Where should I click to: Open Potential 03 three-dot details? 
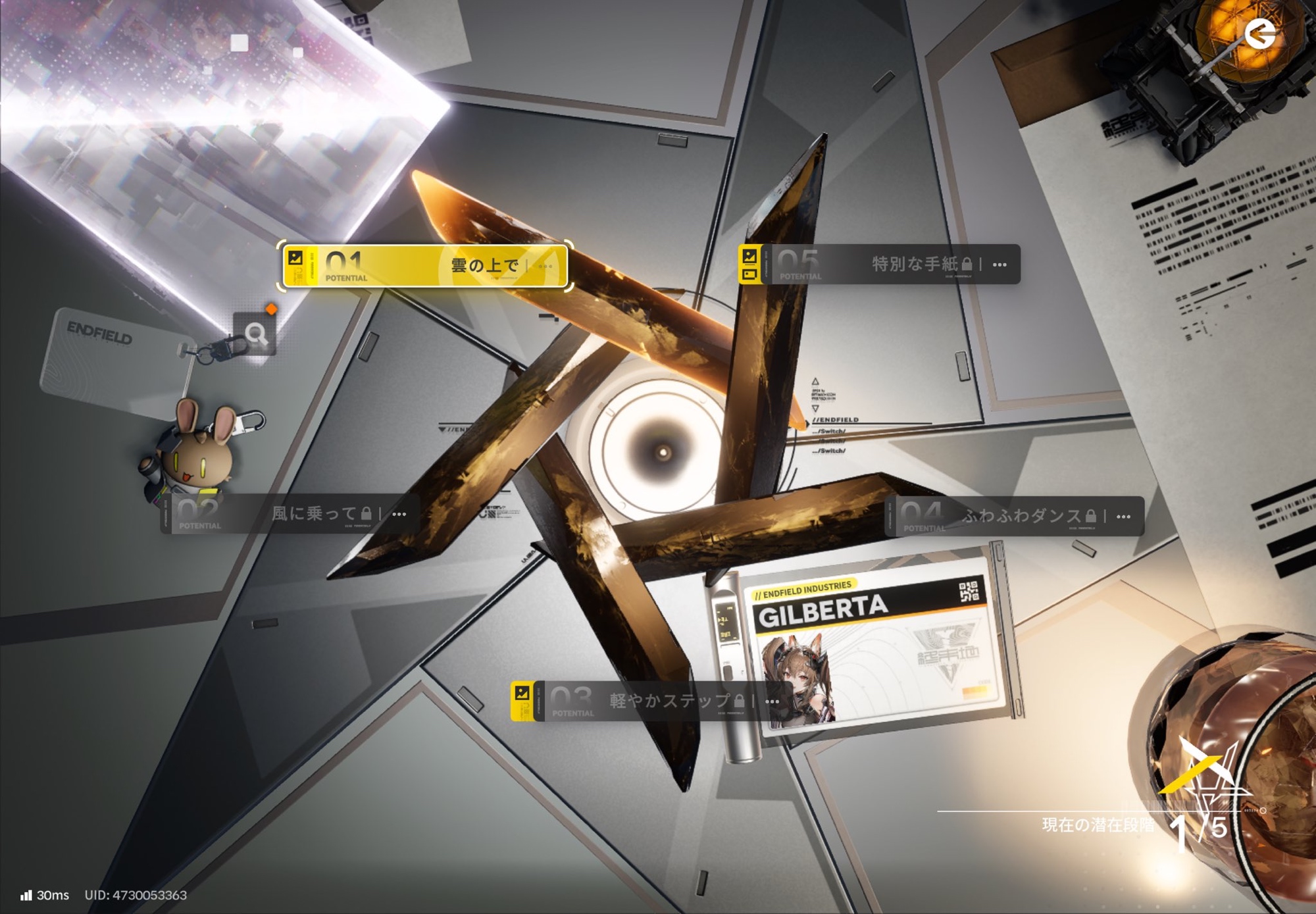coord(772,701)
